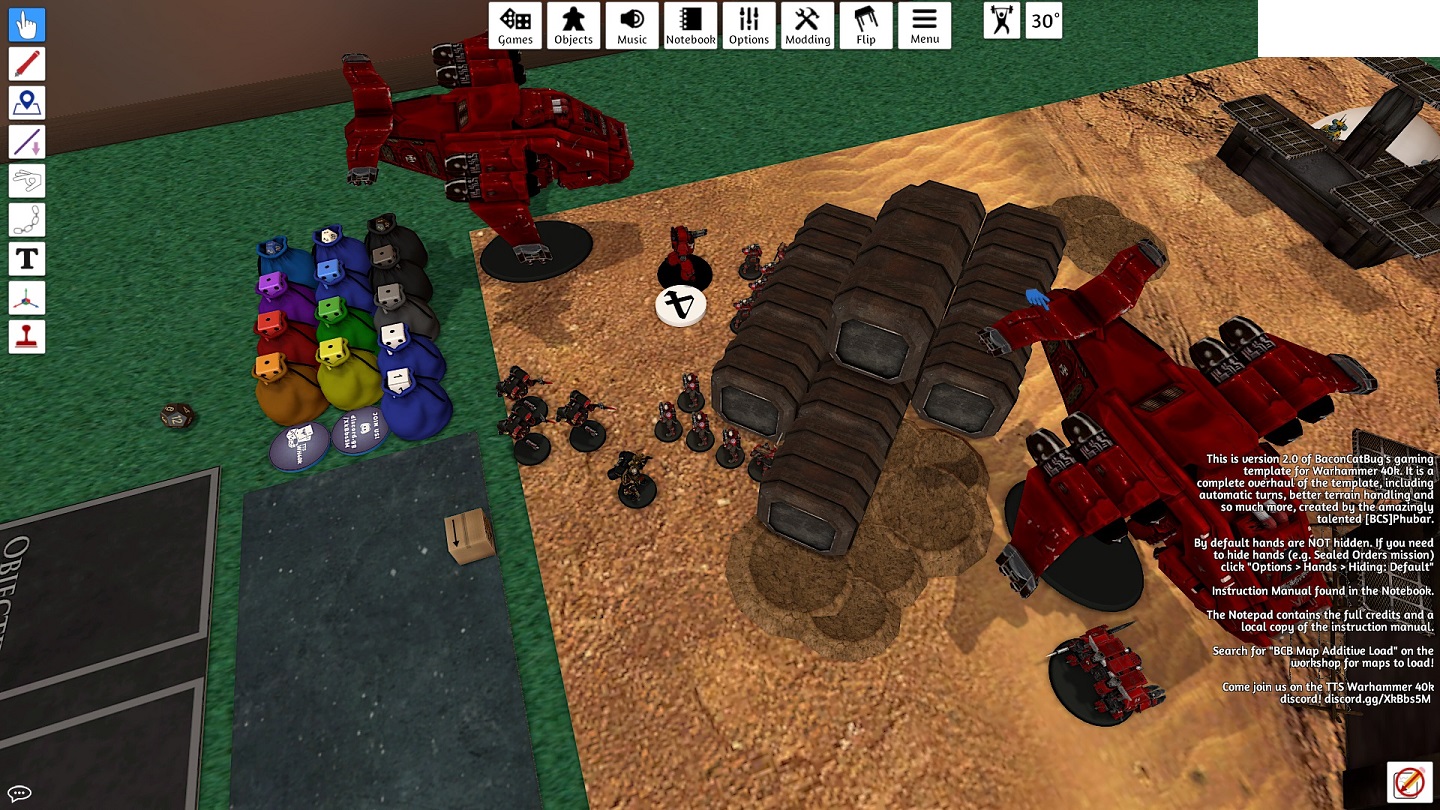Open the Notebook
The width and height of the screenshot is (1440, 810).
pyautogui.click(x=690, y=25)
